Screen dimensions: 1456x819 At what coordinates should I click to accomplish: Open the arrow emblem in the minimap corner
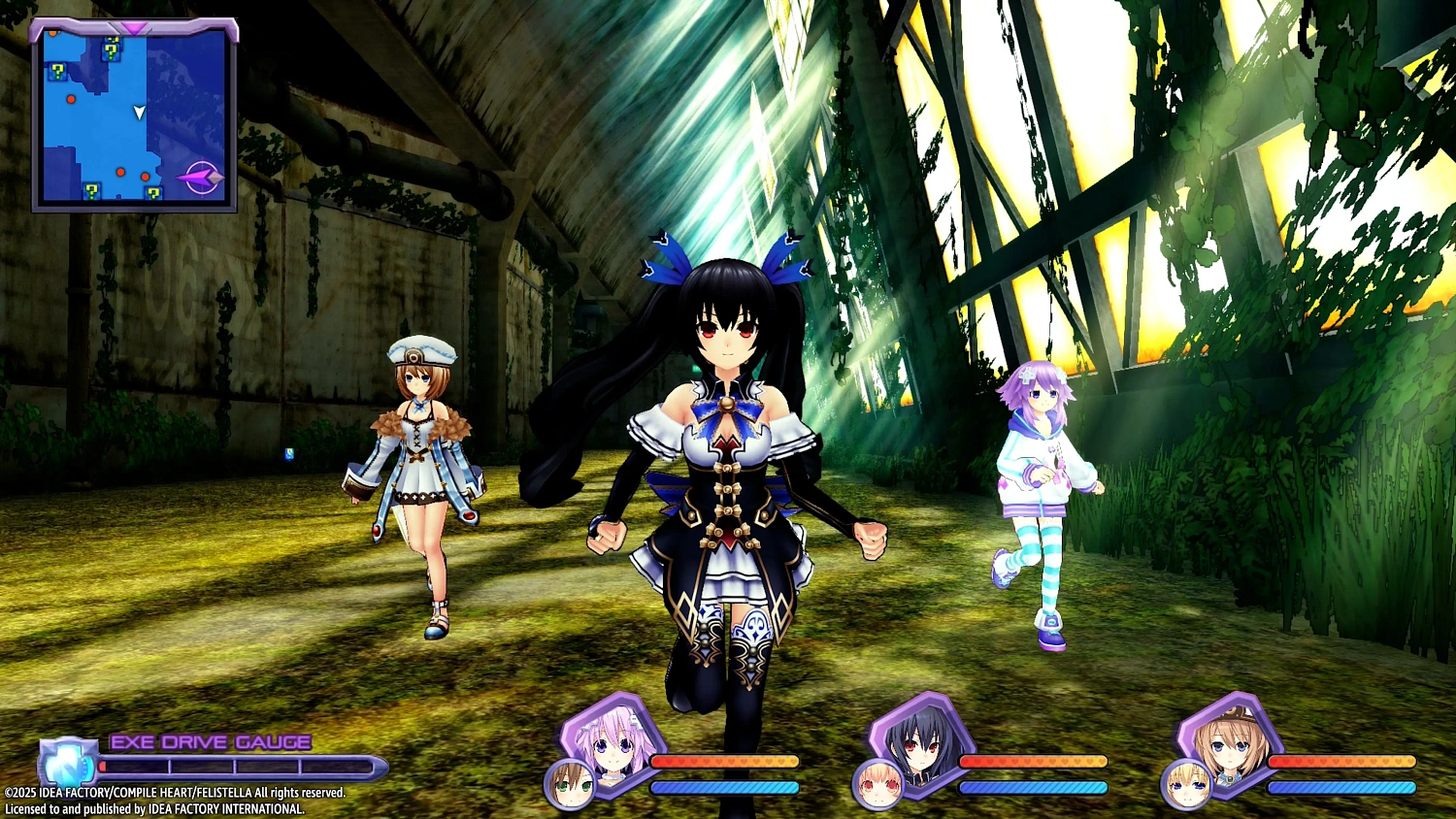click(201, 175)
